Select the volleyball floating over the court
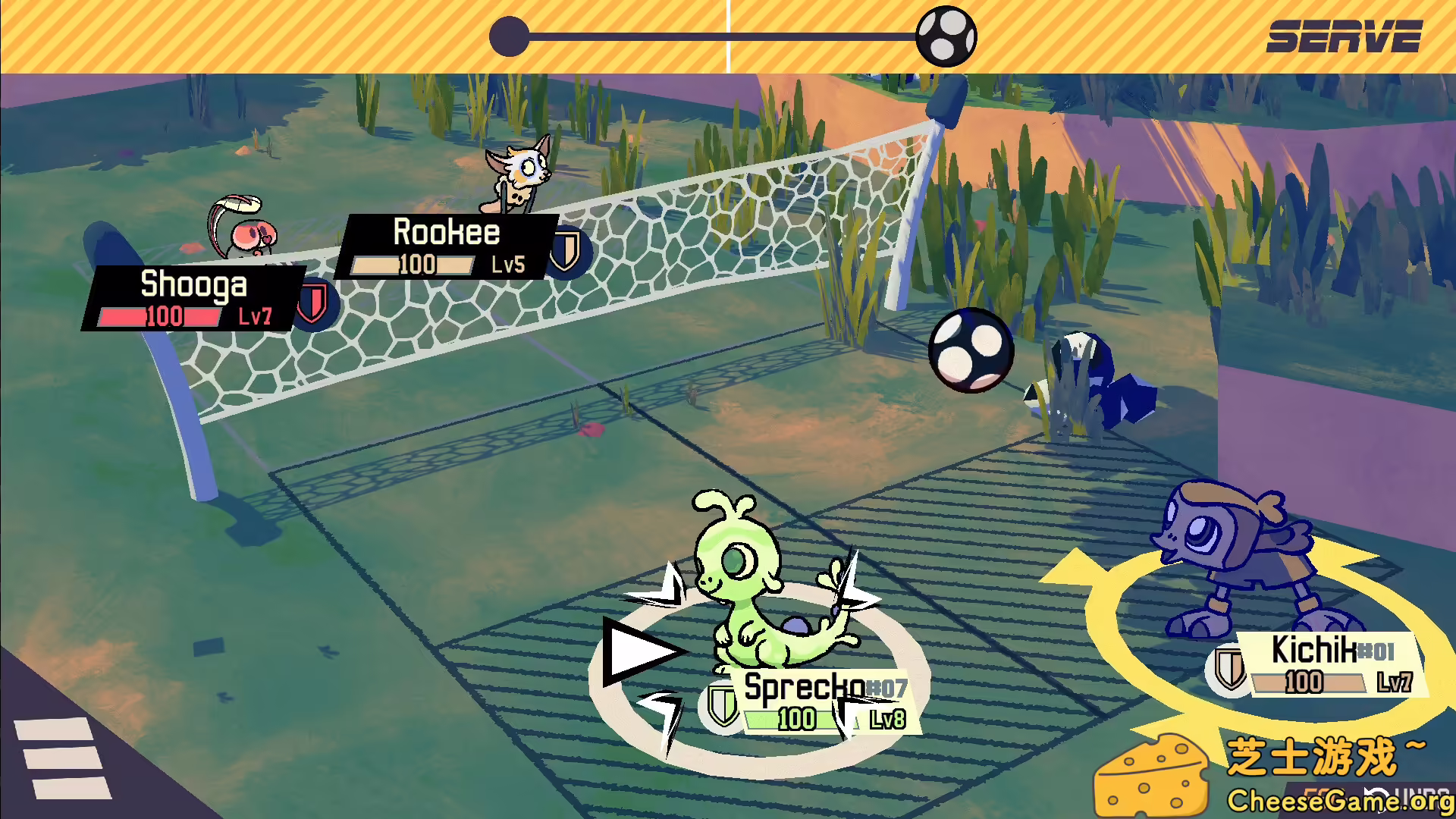This screenshot has height=819, width=1456. click(971, 349)
